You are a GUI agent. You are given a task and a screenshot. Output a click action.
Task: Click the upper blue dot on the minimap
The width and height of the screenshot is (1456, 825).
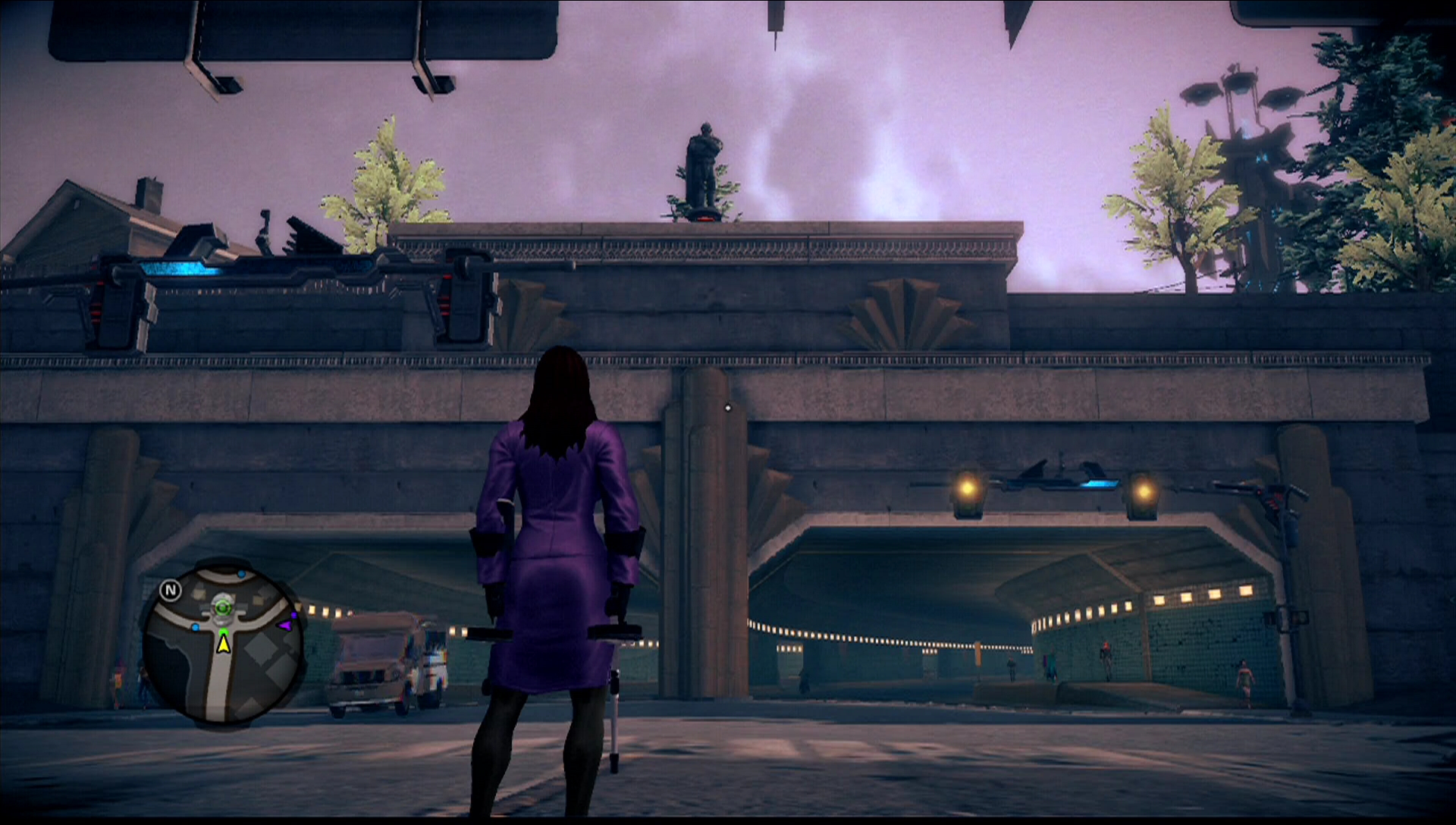pyautogui.click(x=242, y=574)
